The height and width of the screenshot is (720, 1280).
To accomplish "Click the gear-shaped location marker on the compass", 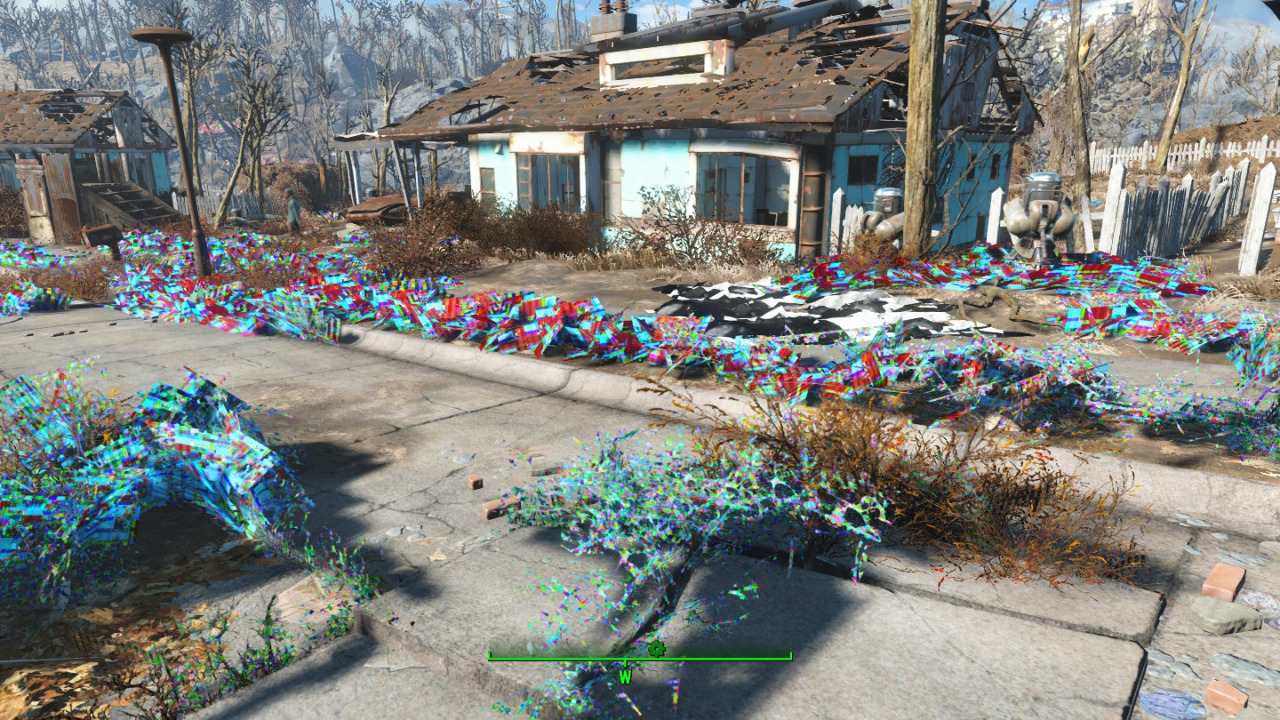I will click(657, 648).
